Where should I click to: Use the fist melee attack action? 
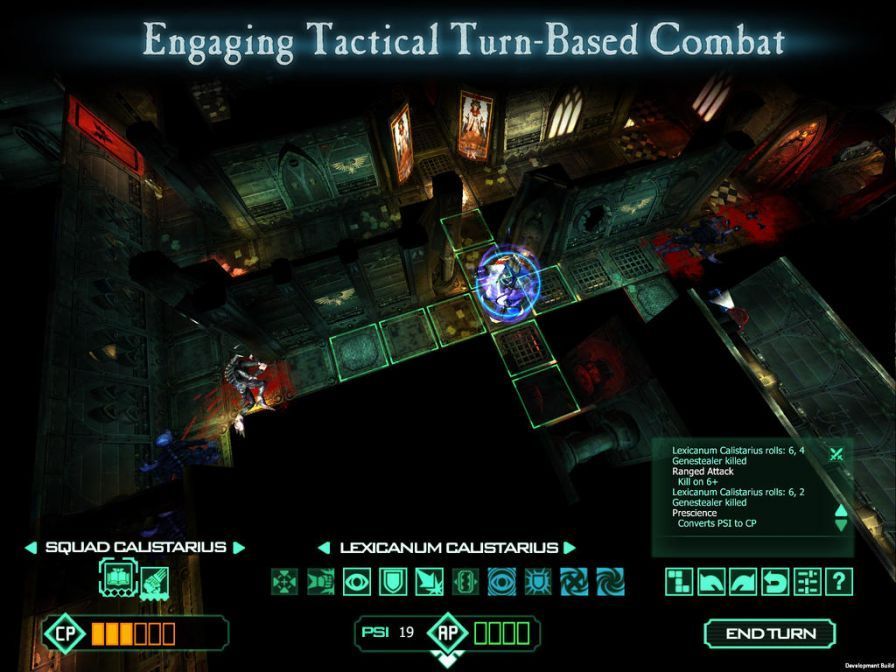(x=321, y=581)
